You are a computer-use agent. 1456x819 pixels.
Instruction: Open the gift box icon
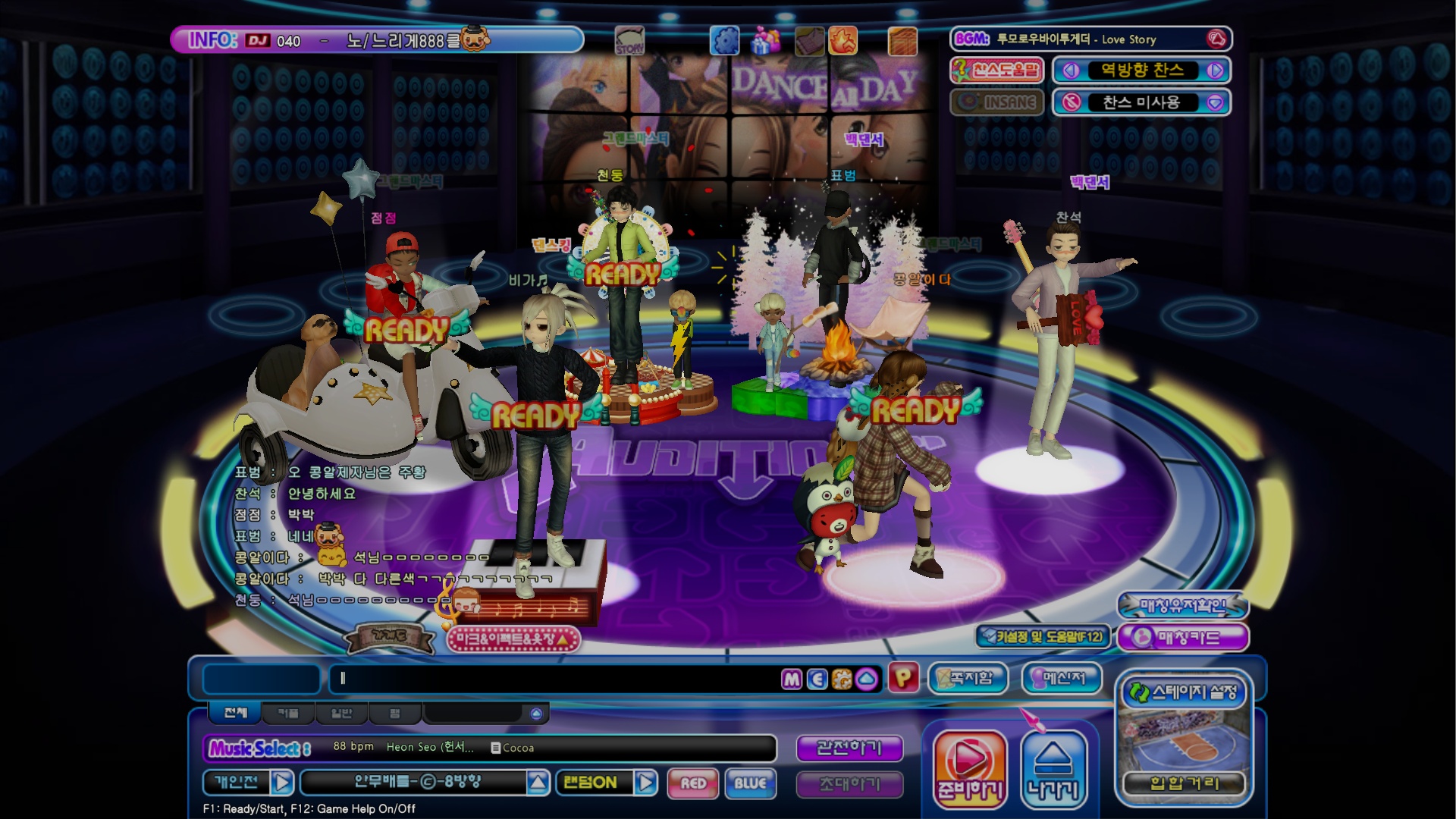[765, 40]
